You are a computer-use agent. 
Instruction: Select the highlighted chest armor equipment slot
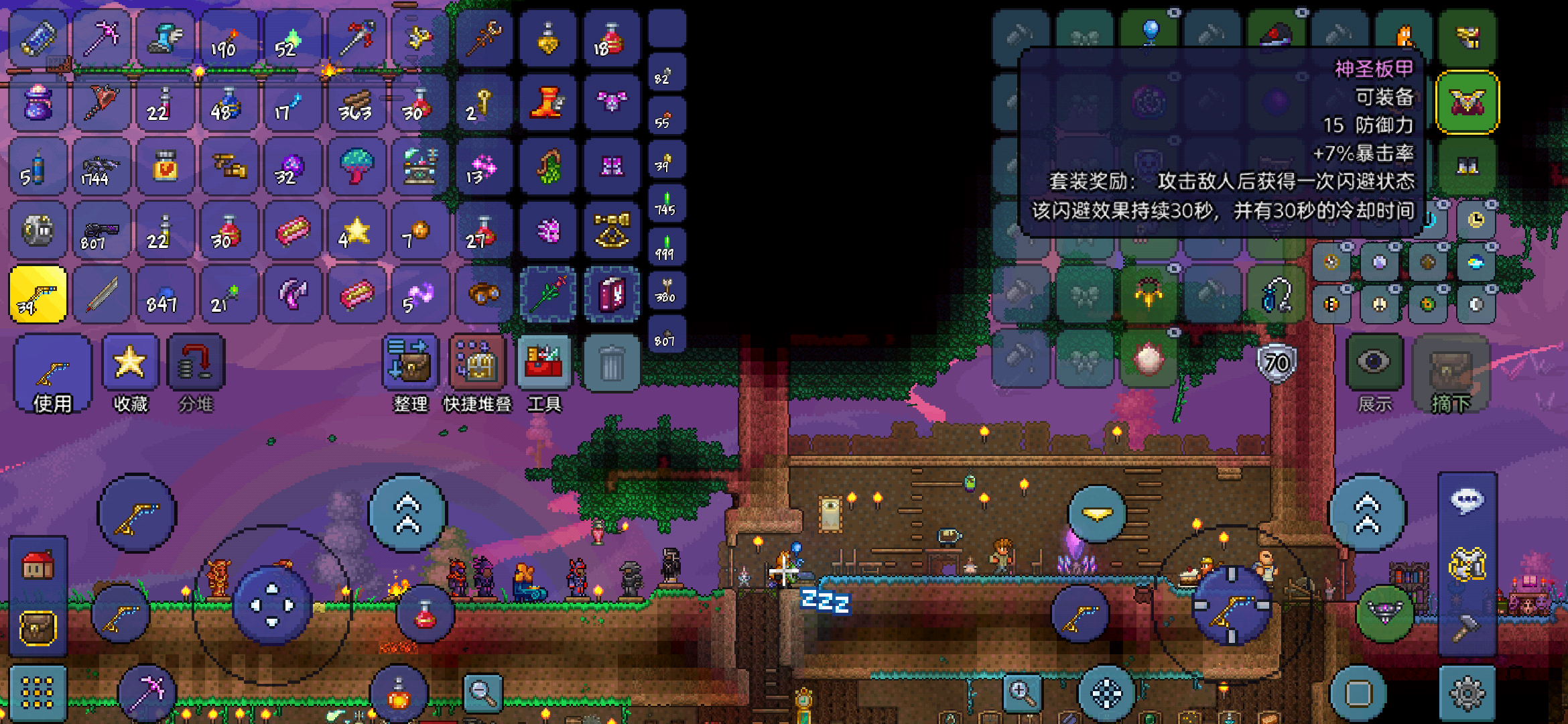click(x=1467, y=103)
